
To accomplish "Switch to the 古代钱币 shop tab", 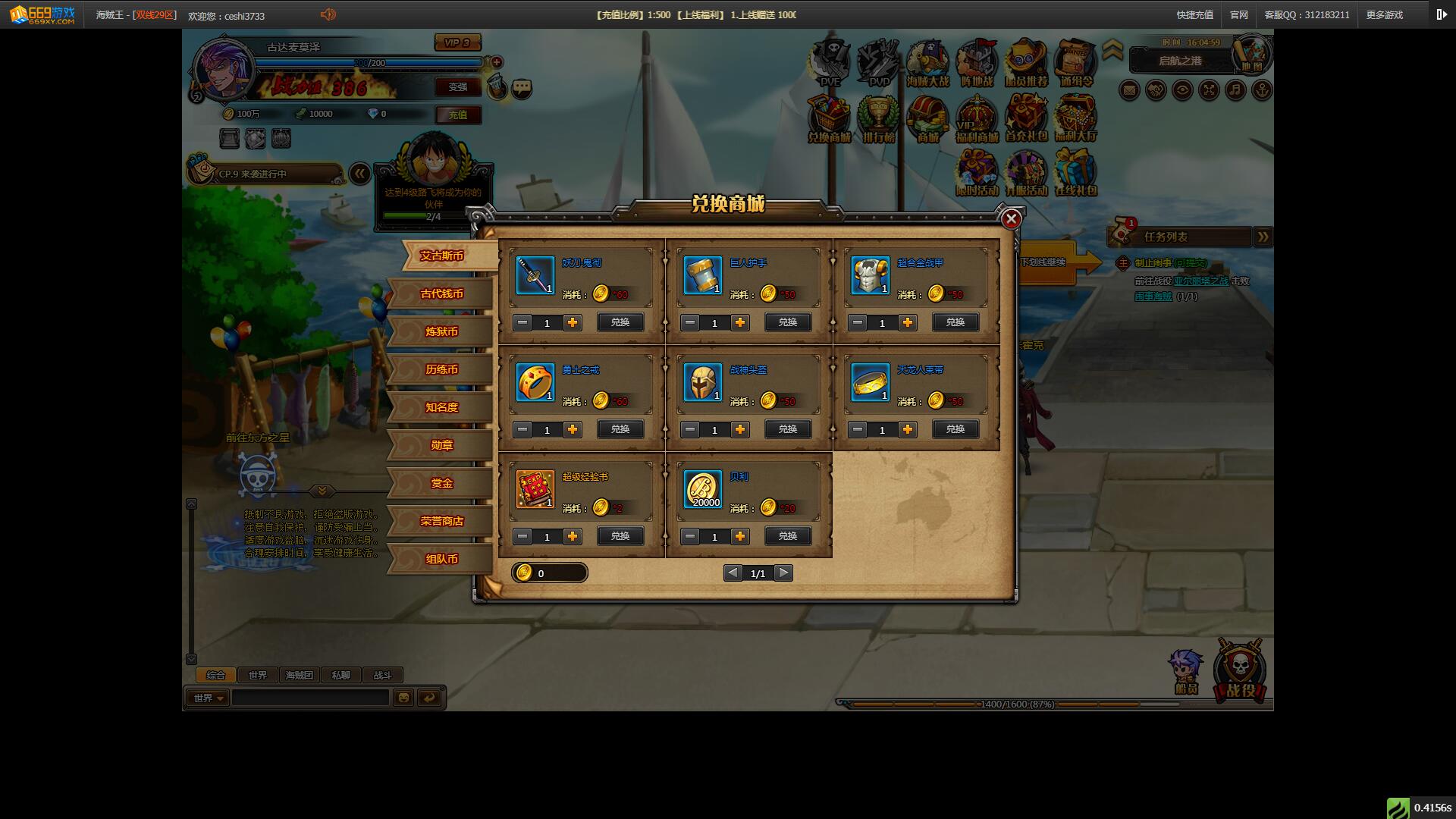I will click(x=441, y=294).
